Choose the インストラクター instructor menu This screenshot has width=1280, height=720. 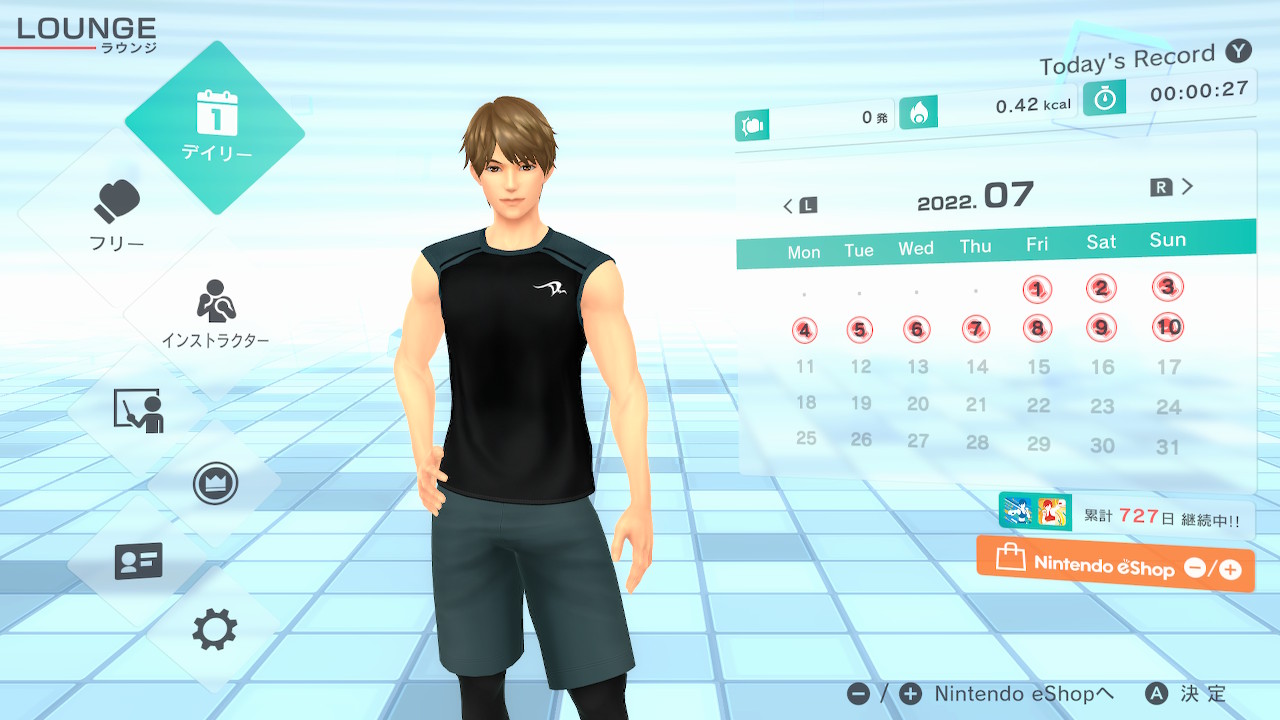tap(215, 314)
